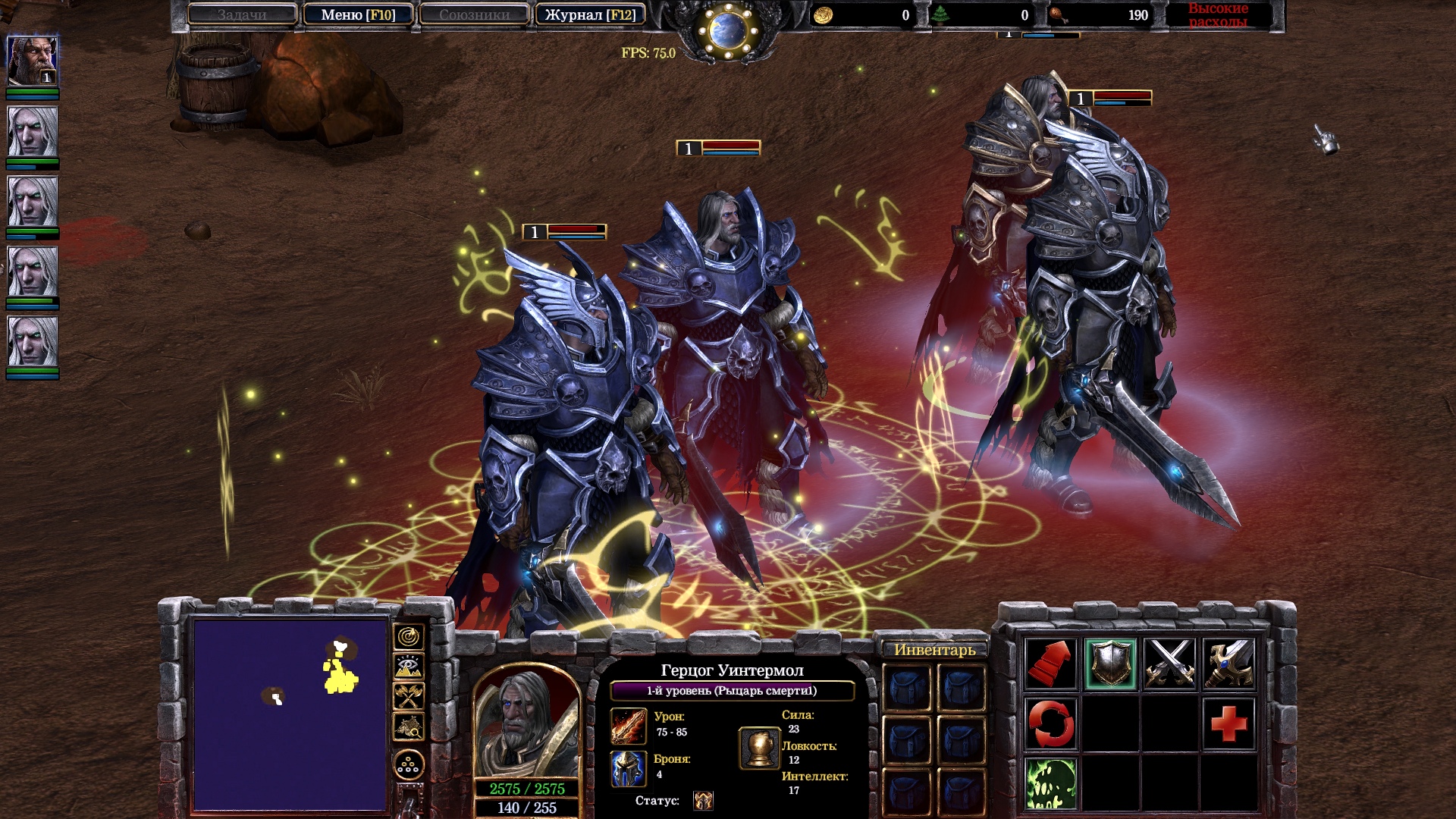Viewport: 1456px width, 819px height.
Task: Activate the single sword Attack command
Action: (x=1228, y=664)
